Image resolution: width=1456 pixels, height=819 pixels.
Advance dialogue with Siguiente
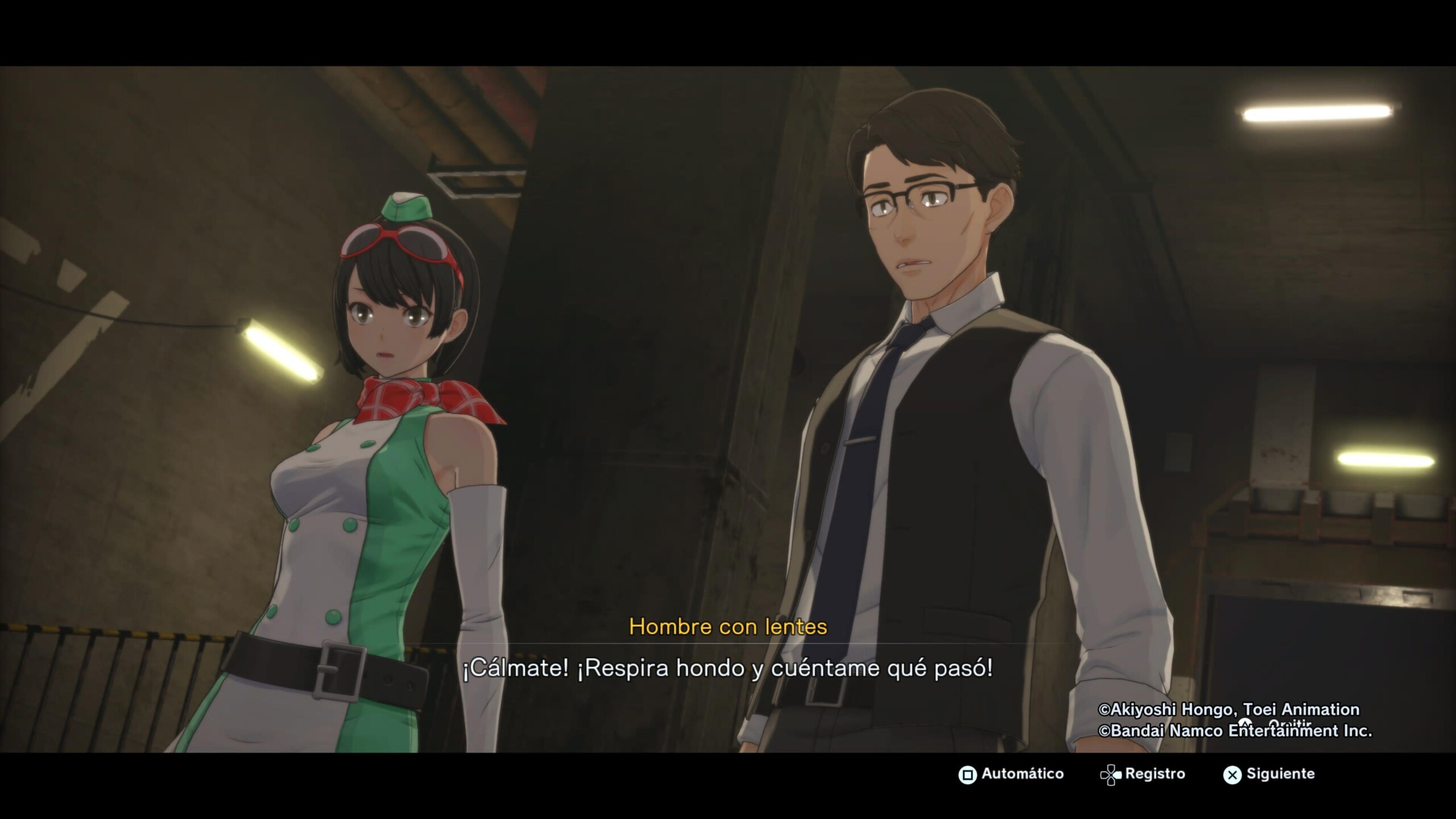click(1269, 774)
